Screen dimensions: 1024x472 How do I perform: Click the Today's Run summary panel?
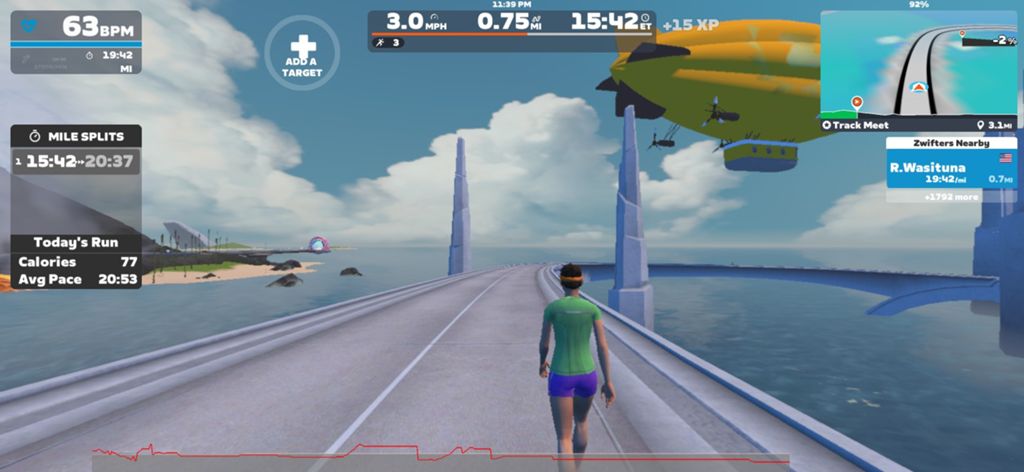pyautogui.click(x=76, y=261)
